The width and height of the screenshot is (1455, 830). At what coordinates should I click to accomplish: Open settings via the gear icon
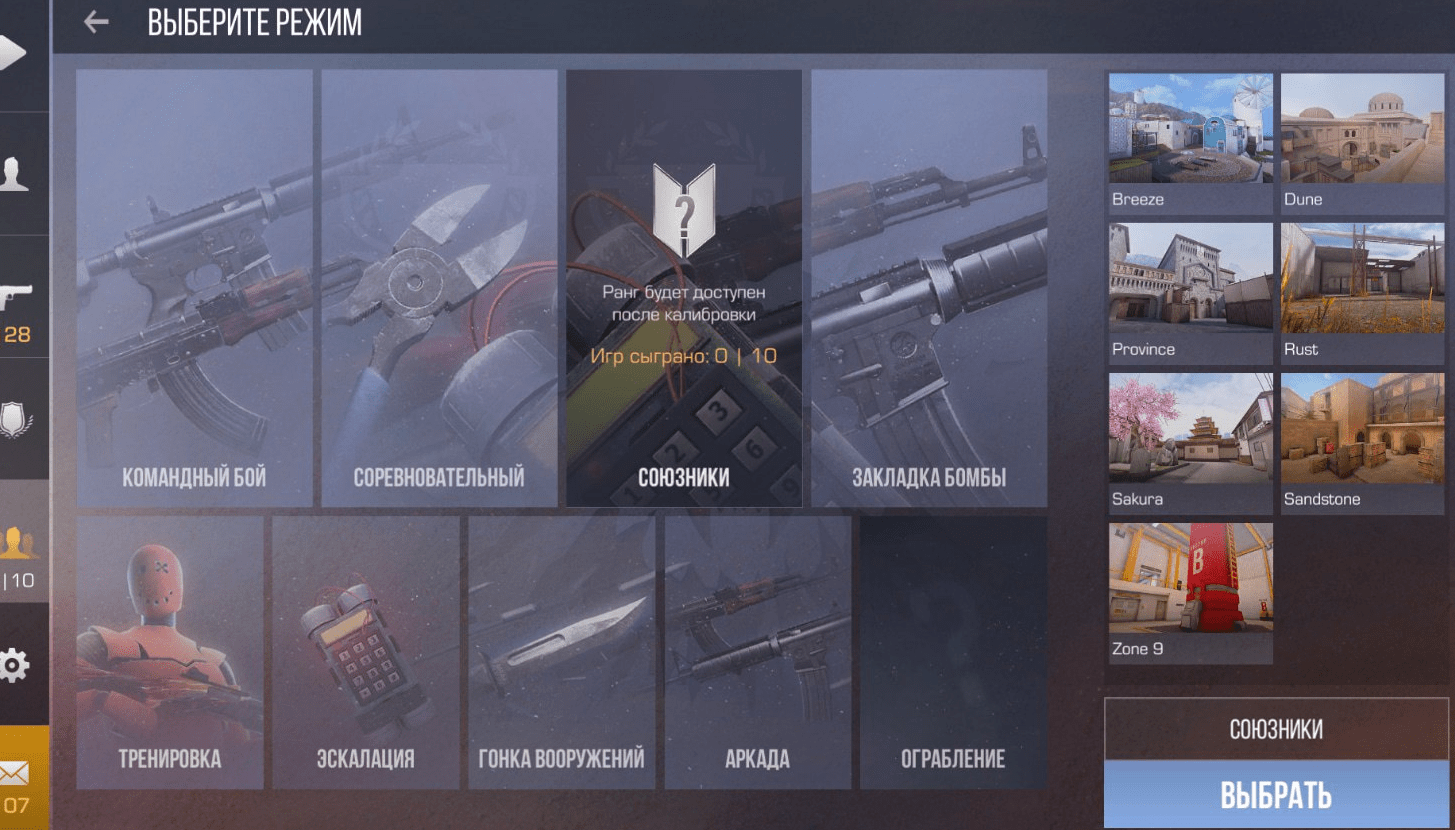pyautogui.click(x=14, y=665)
